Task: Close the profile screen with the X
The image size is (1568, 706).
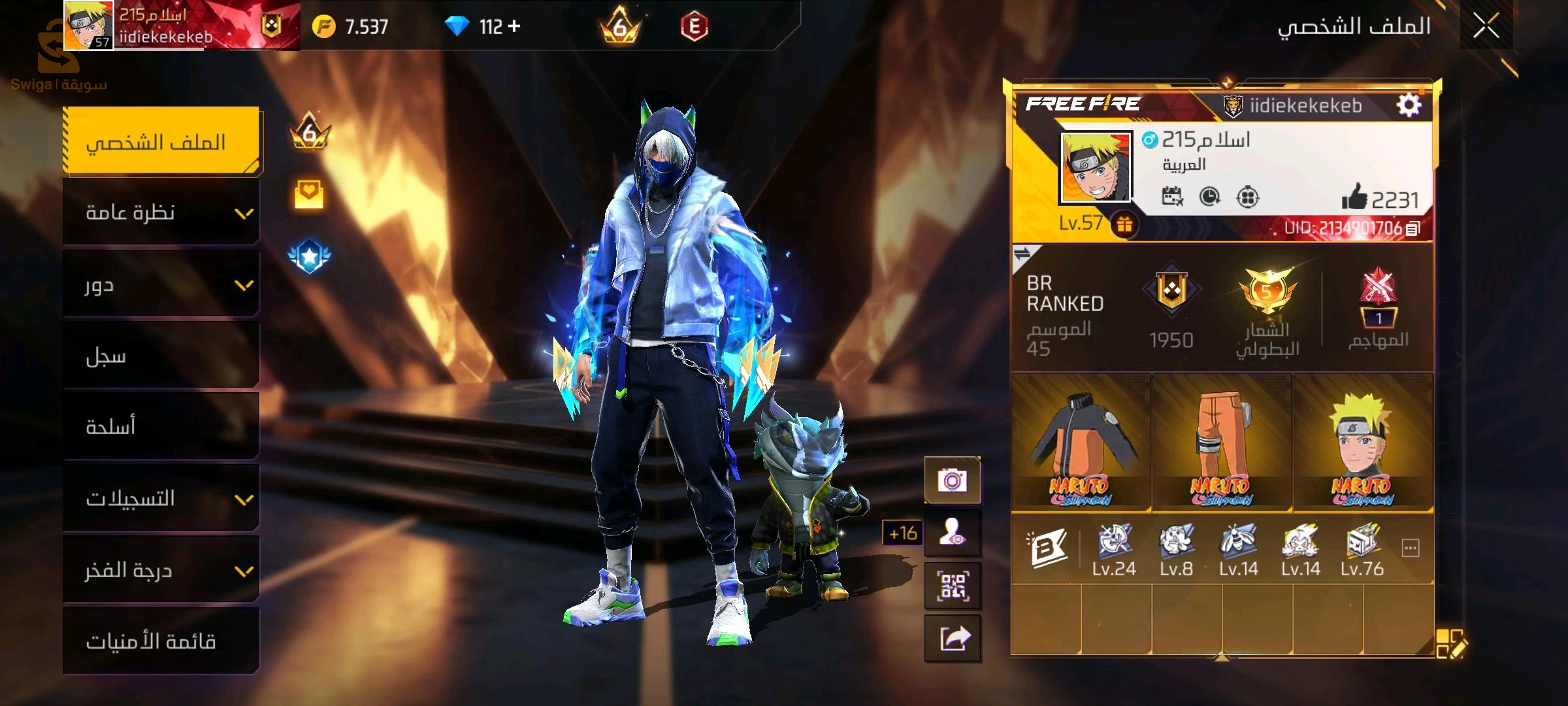Action: tap(1486, 26)
